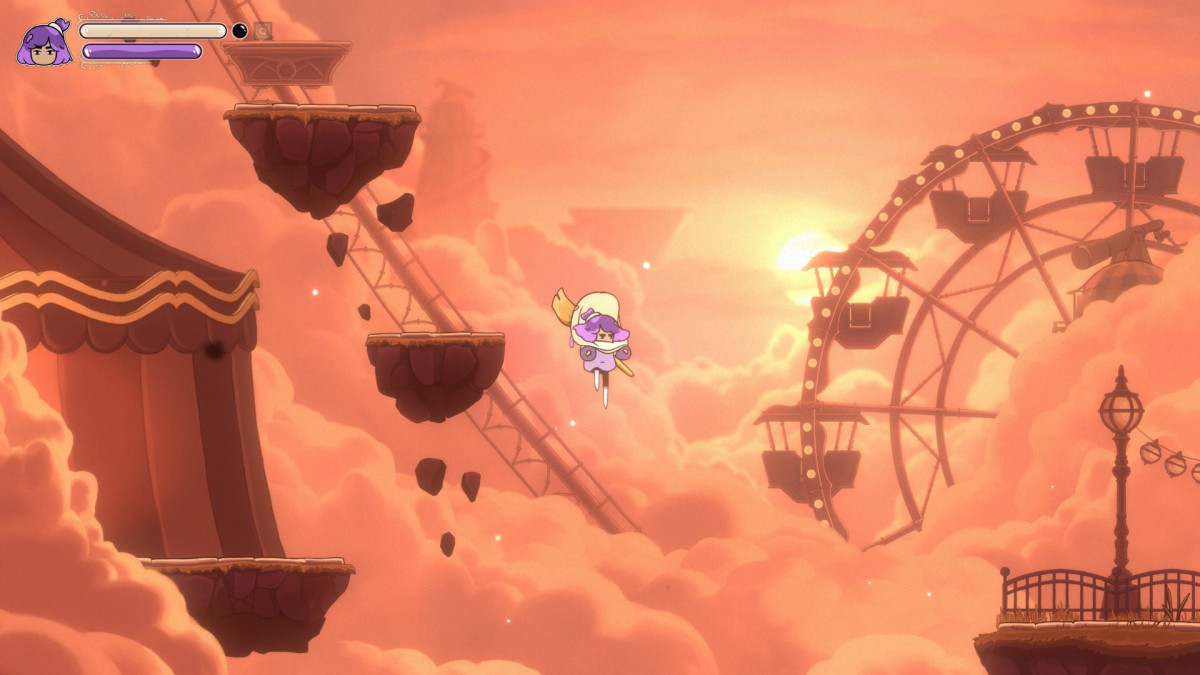Click the purple-haired character portrait
Viewport: 1200px width, 675px height.
[x=44, y=43]
